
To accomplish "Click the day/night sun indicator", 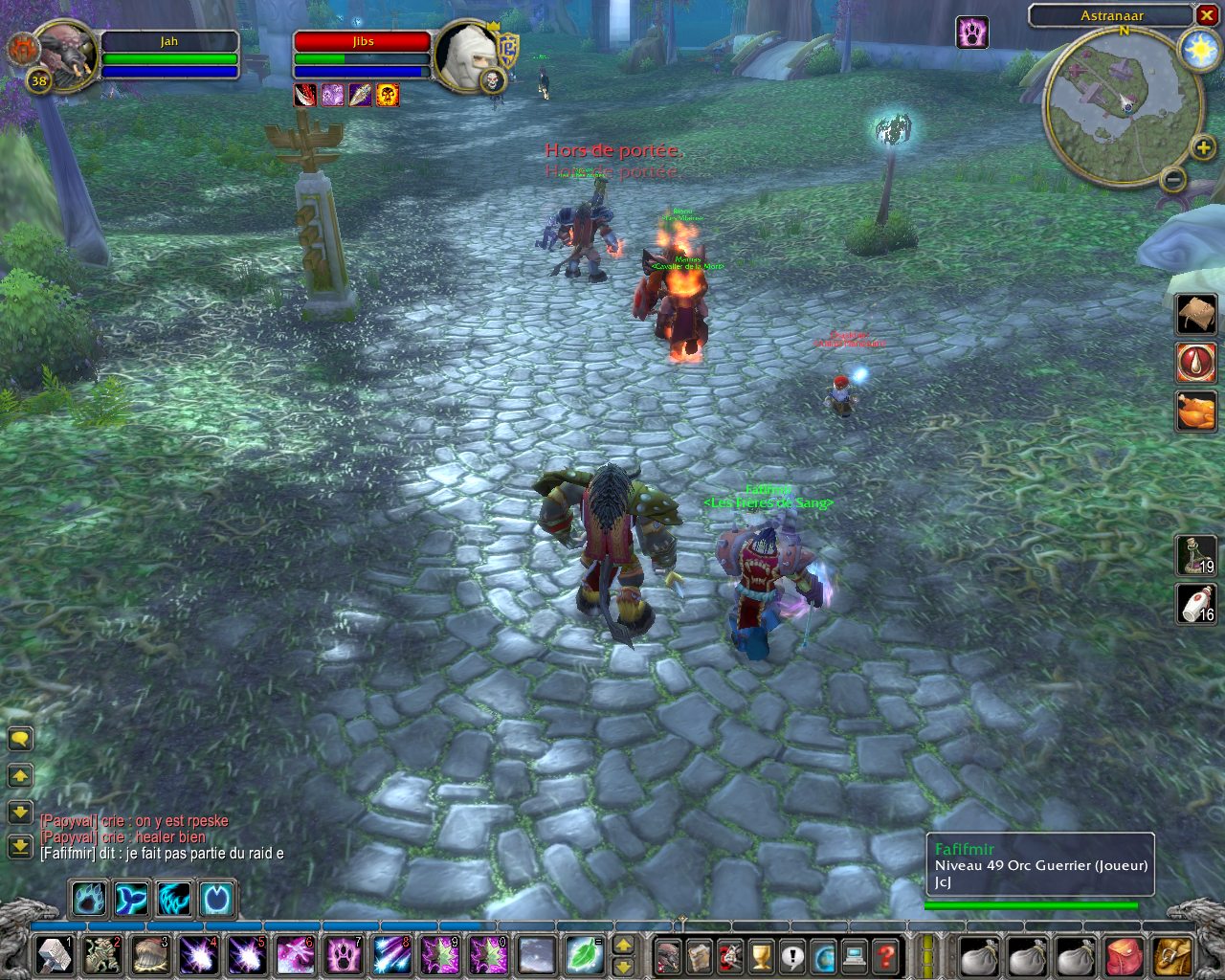I will point(1198,50).
